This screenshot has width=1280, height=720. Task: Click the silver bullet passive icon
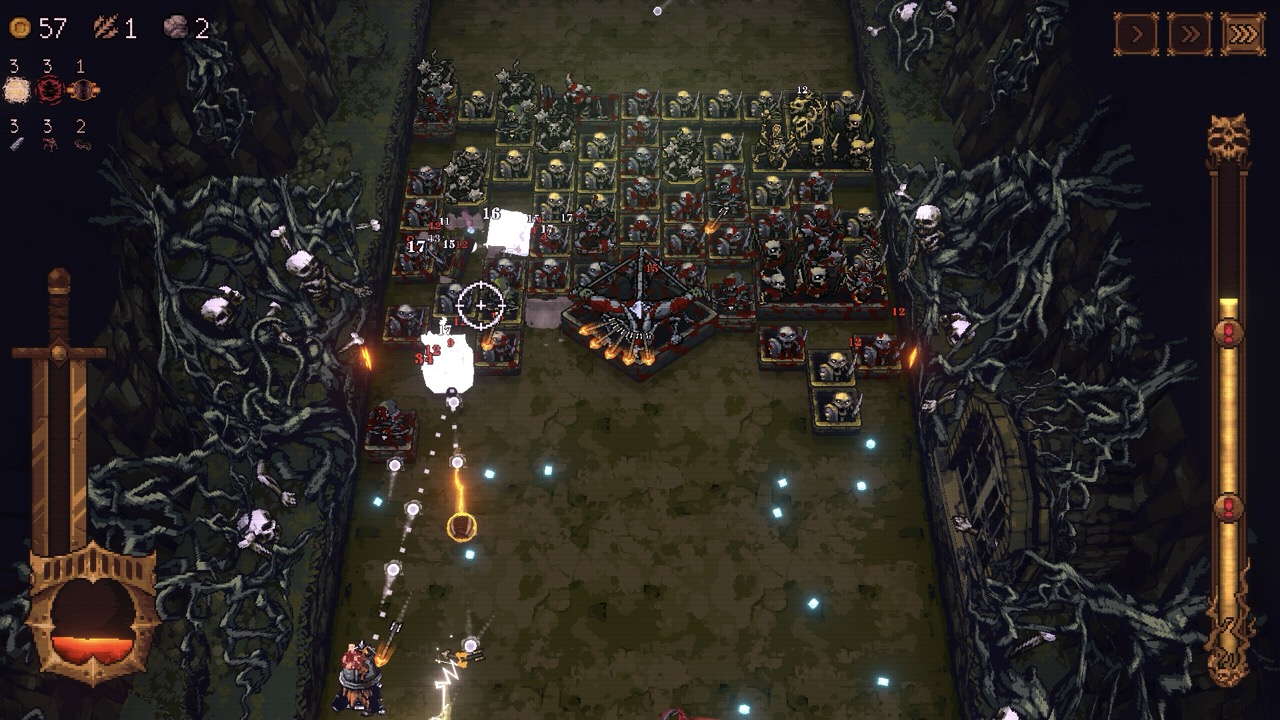[x=16, y=145]
